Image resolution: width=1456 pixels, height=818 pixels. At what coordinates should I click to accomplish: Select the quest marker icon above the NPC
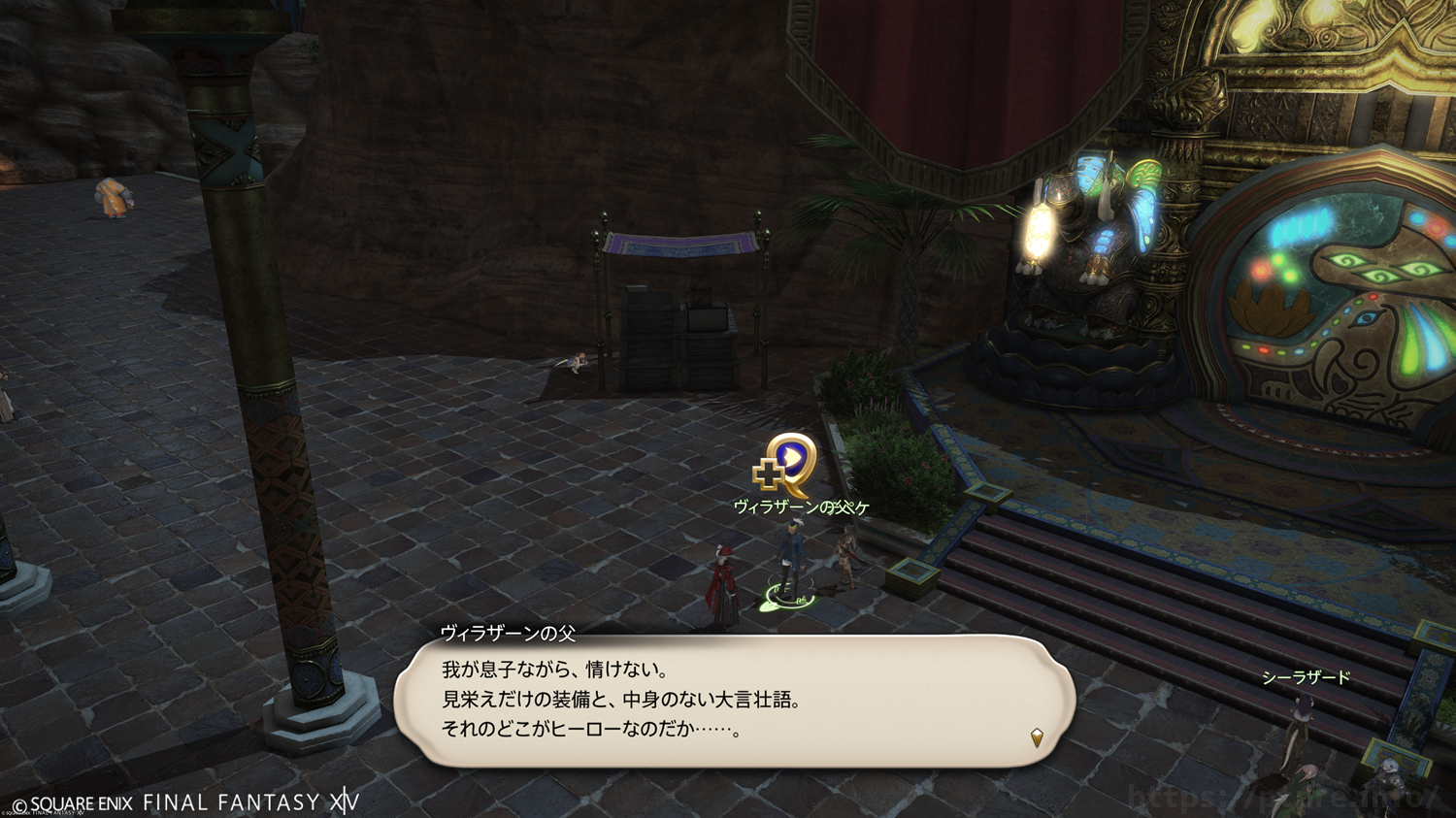pos(785,464)
